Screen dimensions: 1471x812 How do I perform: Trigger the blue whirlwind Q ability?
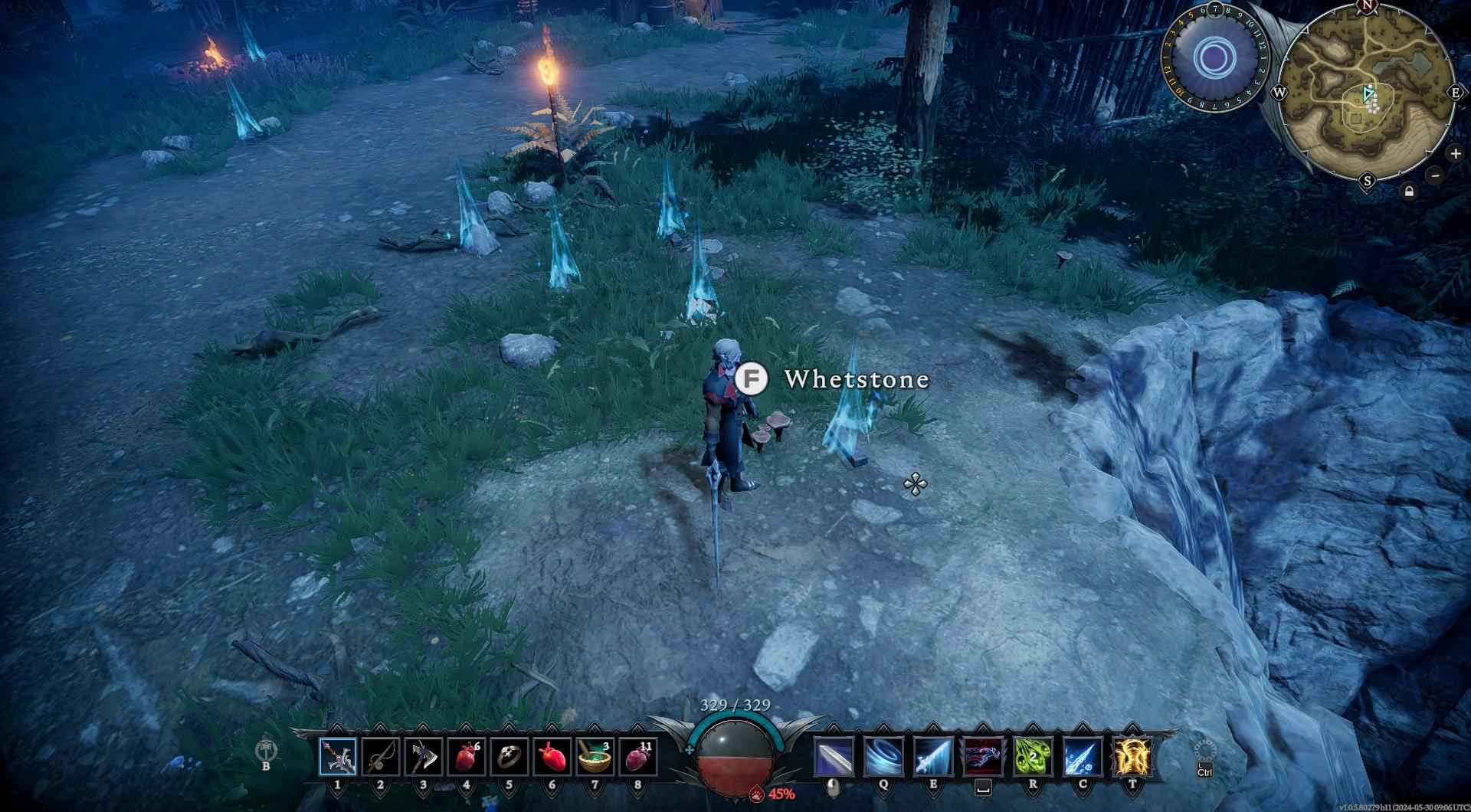tap(883, 758)
